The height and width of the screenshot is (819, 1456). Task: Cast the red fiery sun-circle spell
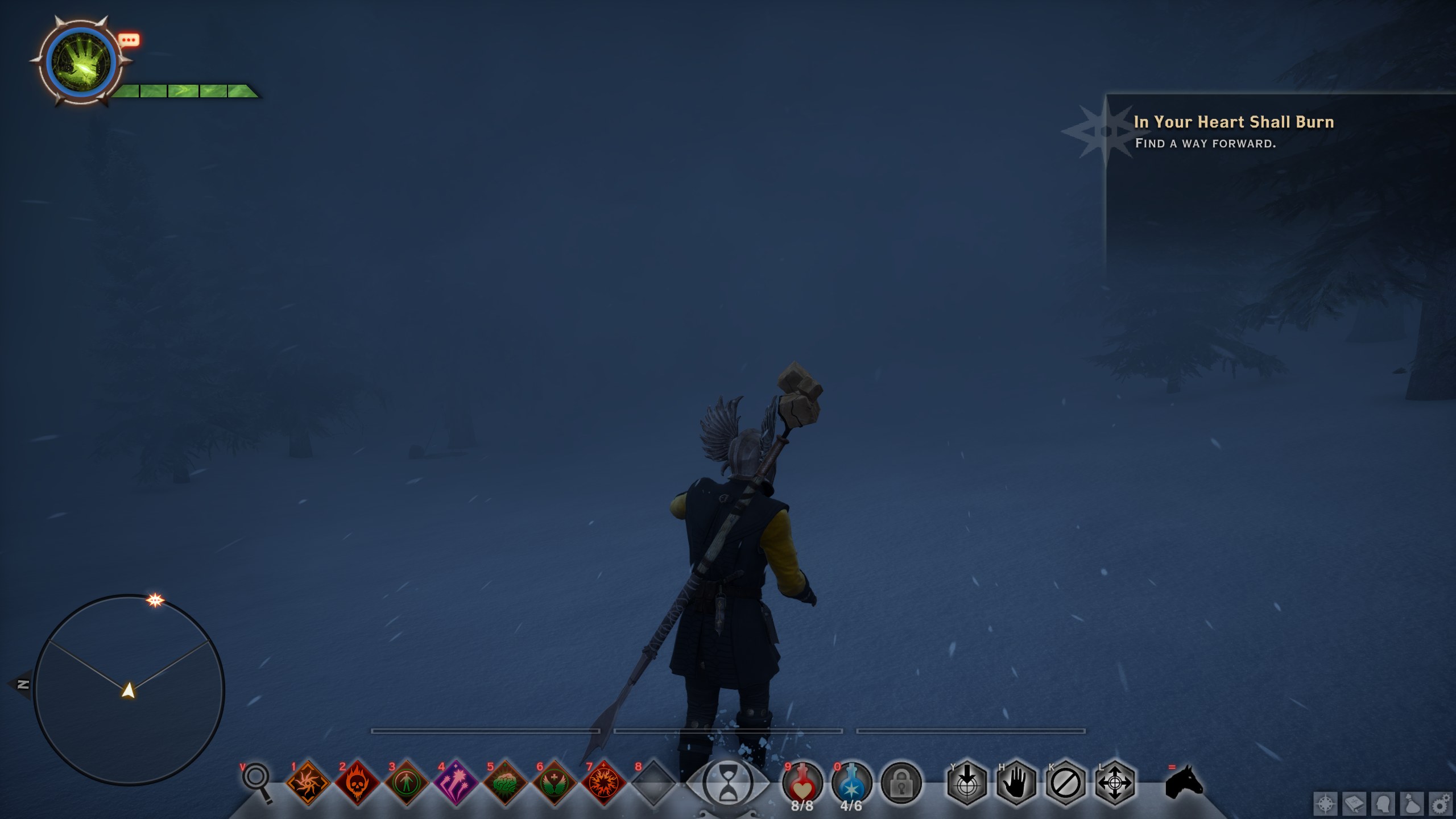[x=604, y=783]
